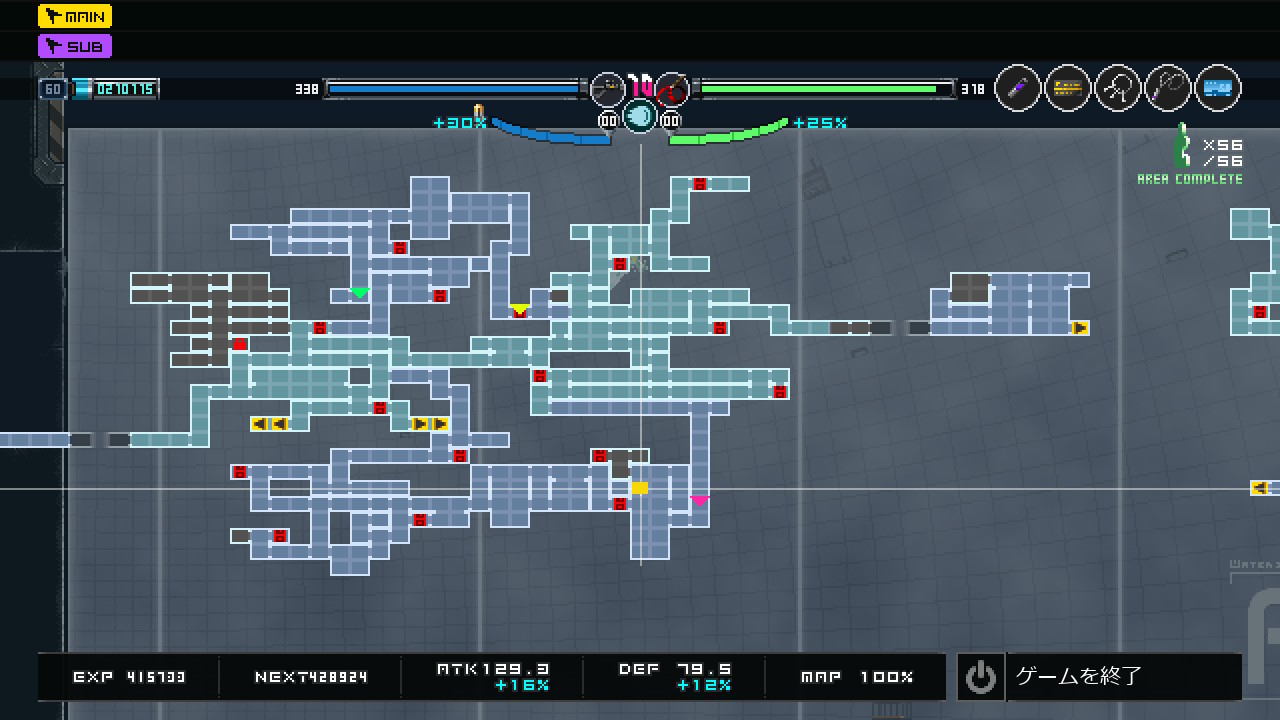Select the purple capsule item icon

coord(1018,89)
